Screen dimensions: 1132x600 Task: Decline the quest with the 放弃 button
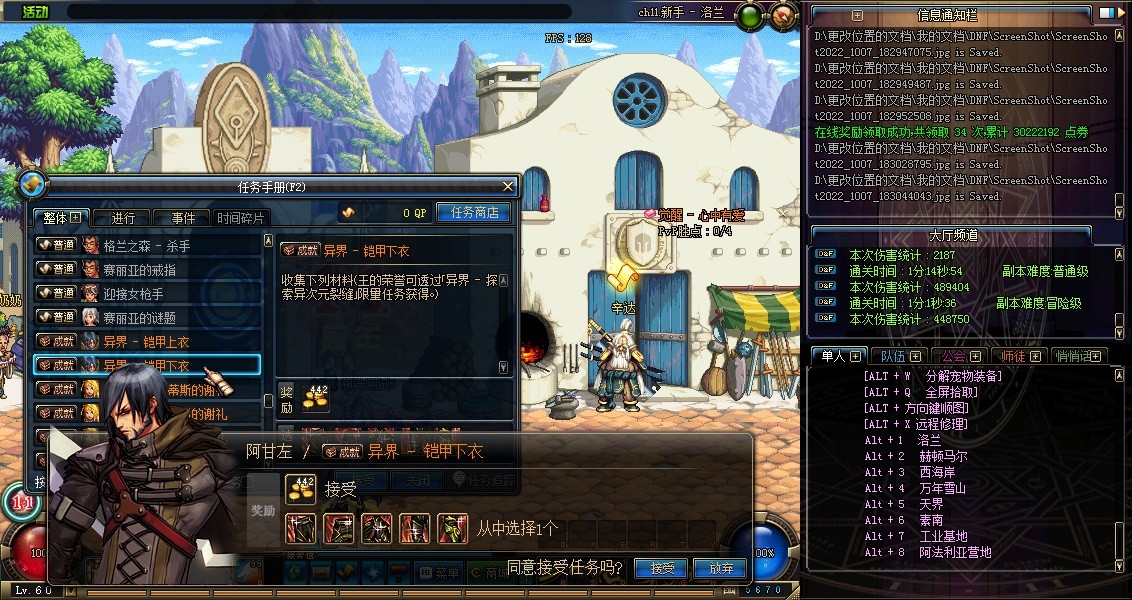[720, 568]
